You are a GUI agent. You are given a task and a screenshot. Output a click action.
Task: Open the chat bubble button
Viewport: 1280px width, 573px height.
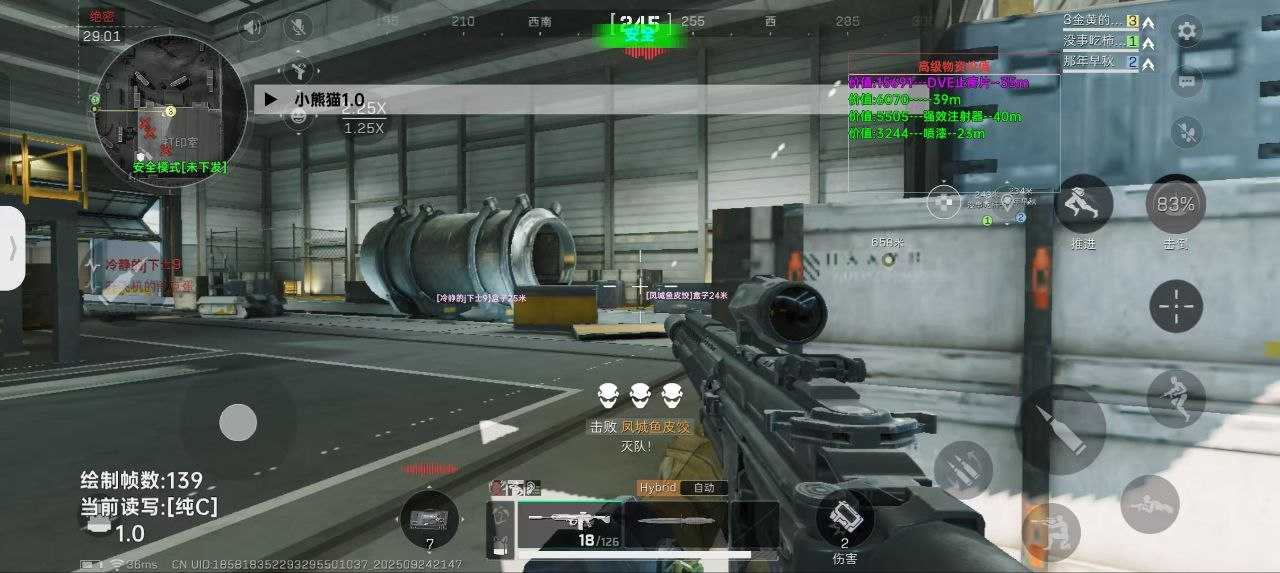click(1187, 81)
